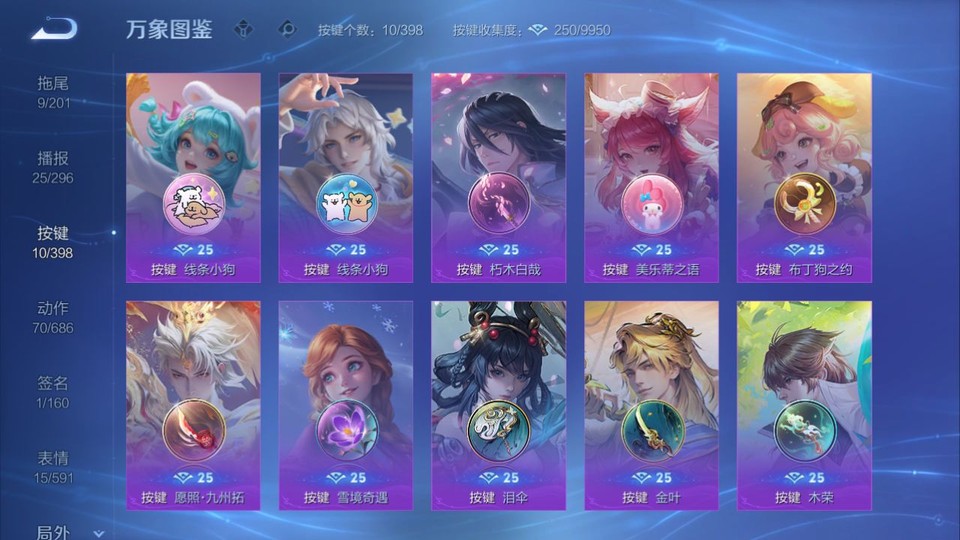Choose the 美乐蒂之语 card
The height and width of the screenshot is (540, 960).
(x=651, y=178)
